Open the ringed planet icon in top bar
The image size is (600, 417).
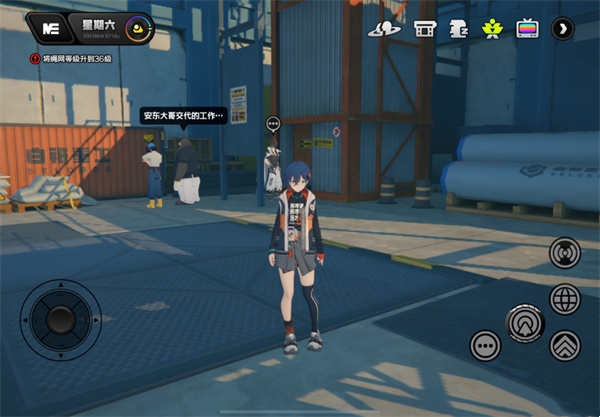(x=387, y=28)
